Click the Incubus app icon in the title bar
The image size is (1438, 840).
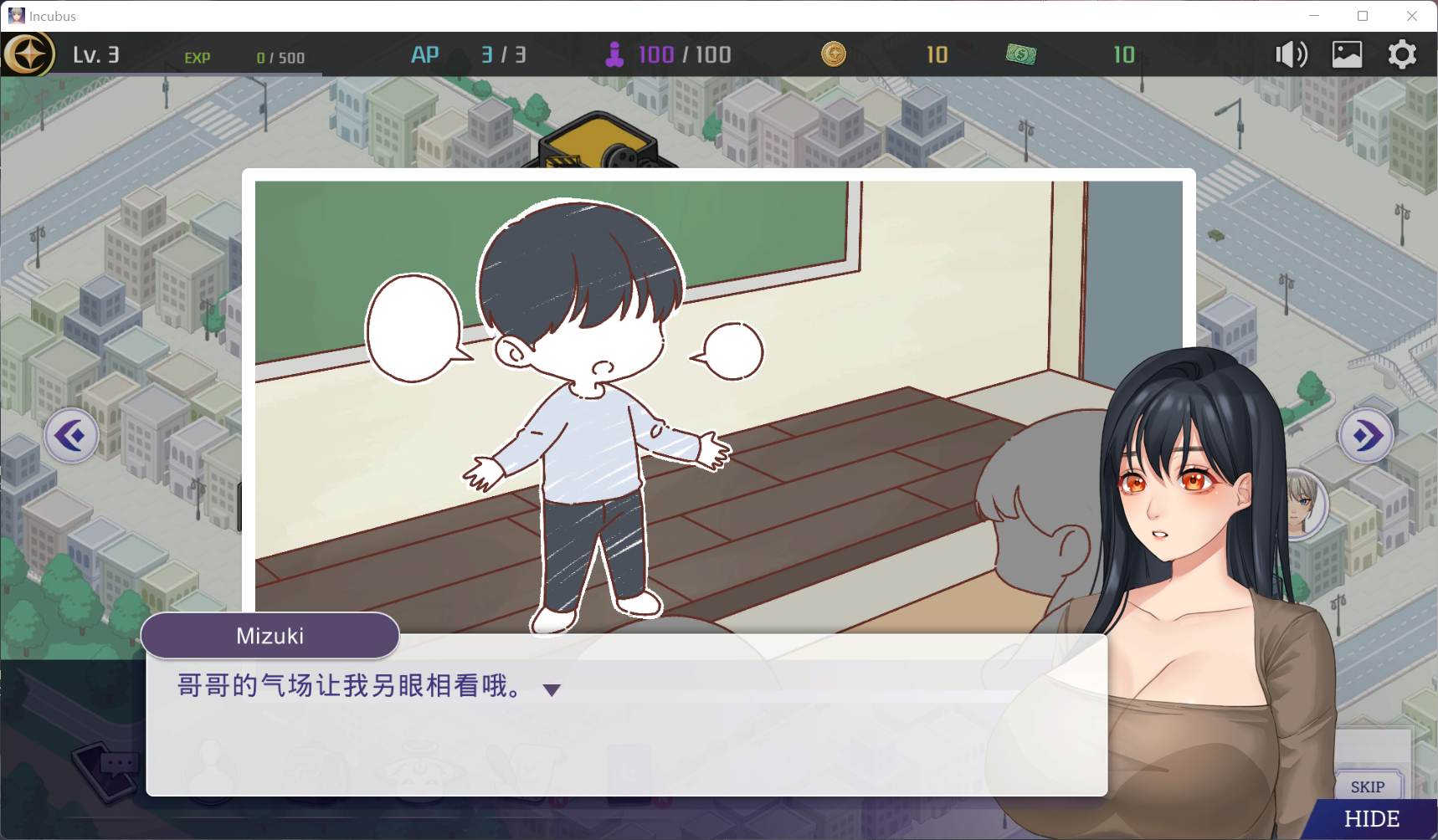(18, 15)
